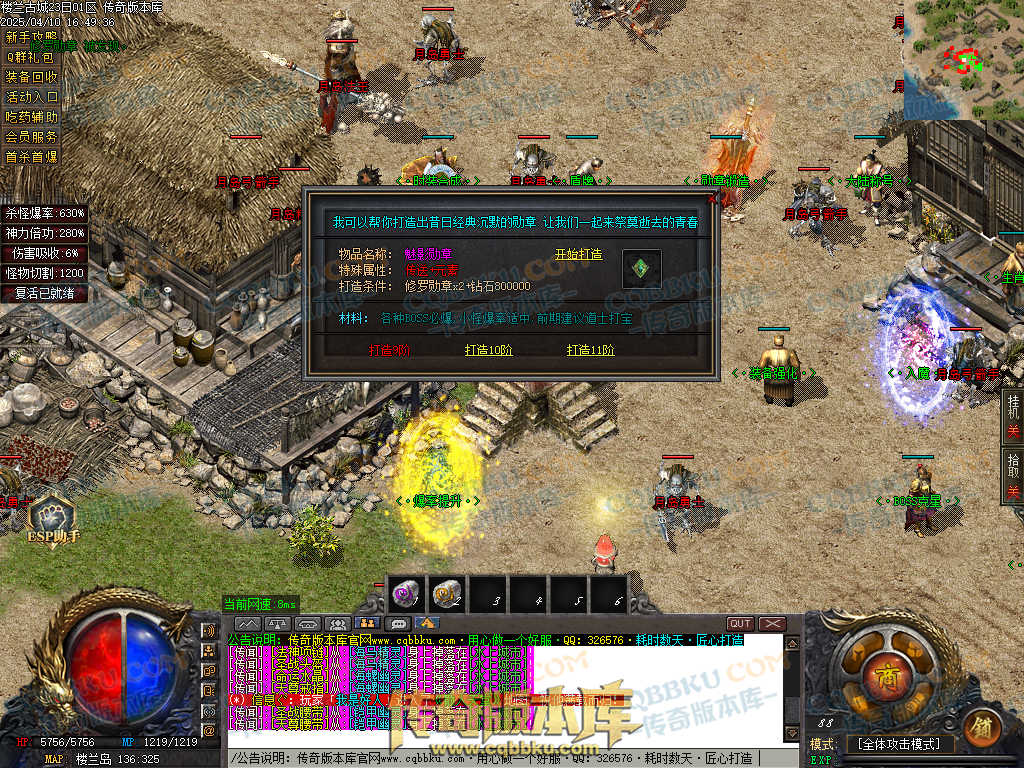Use the item in hotbar slot 2
Viewport: 1024px width, 768px height.
click(x=448, y=595)
